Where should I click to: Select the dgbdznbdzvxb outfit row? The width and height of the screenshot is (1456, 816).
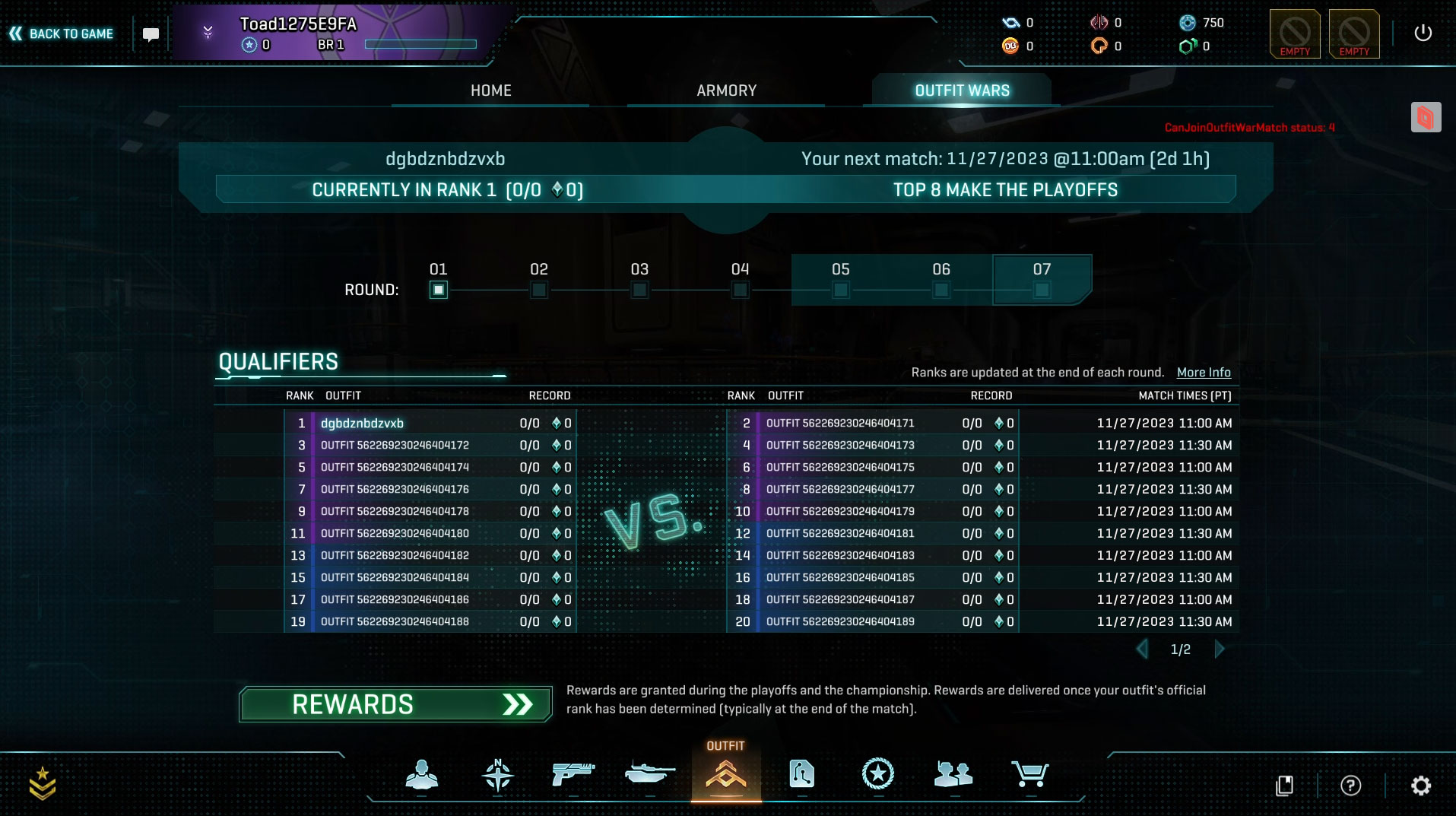point(362,423)
